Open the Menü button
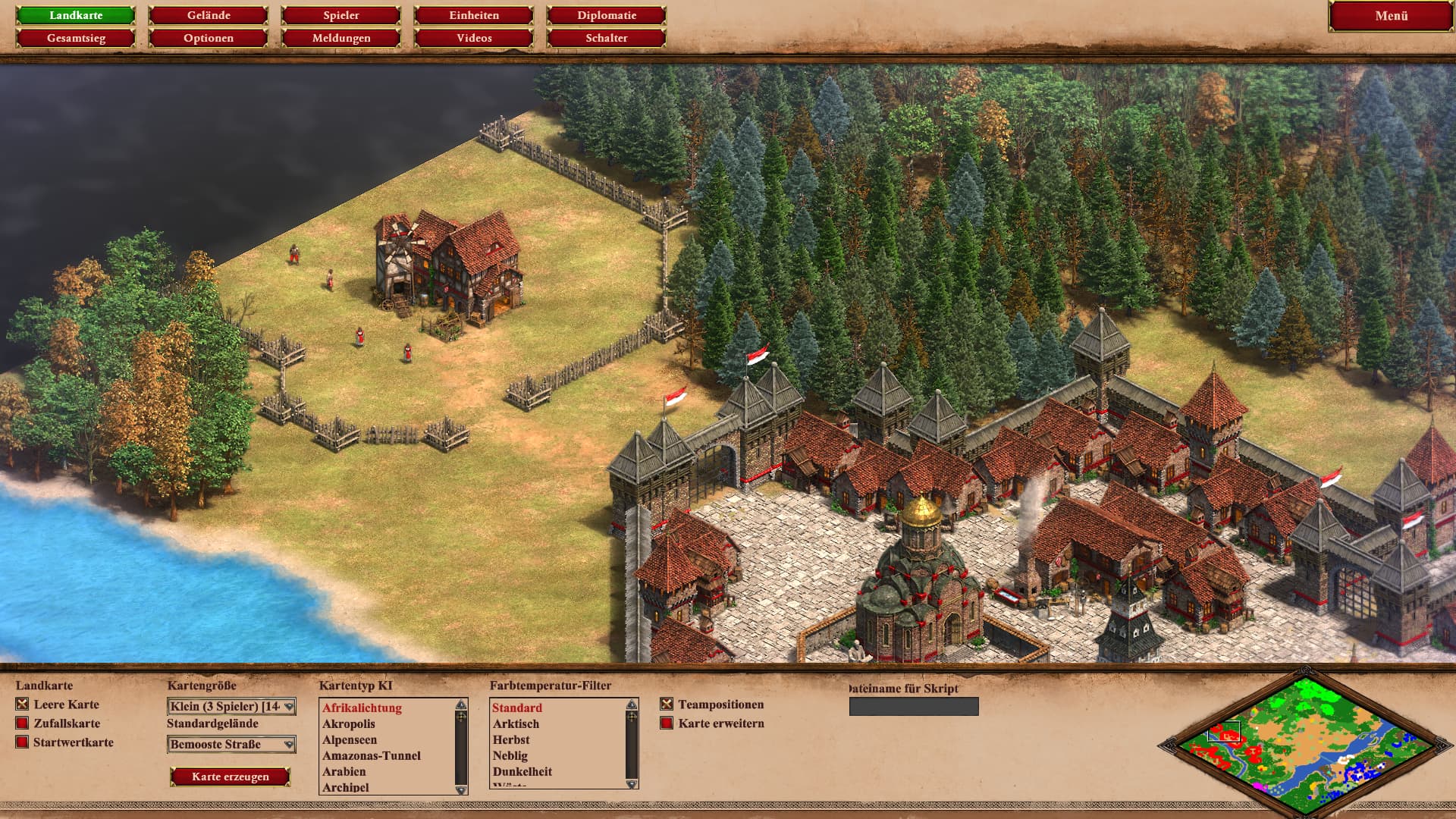This screenshot has height=819, width=1456. point(1391,16)
